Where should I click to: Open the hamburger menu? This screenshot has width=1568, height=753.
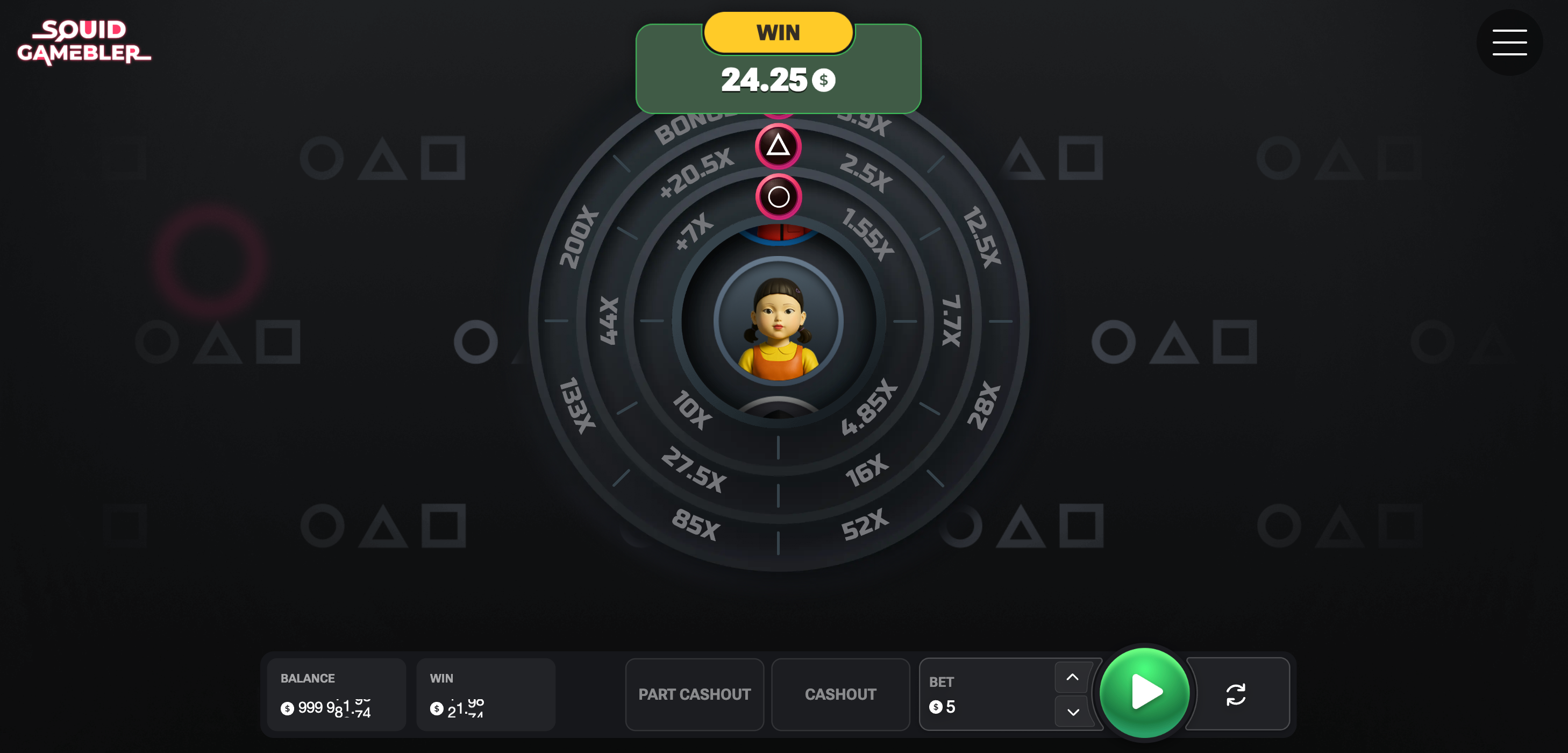click(x=1508, y=42)
